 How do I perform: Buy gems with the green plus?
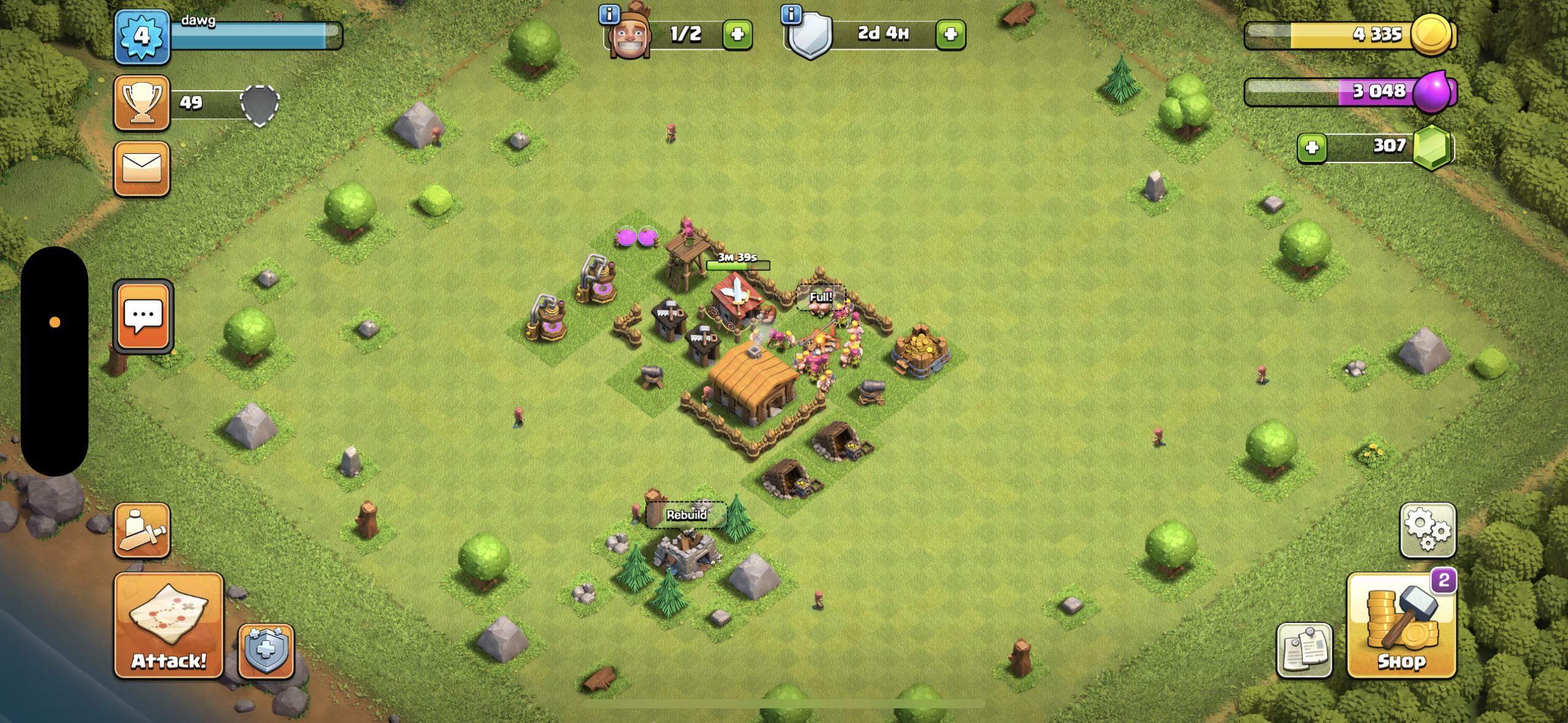click(x=1312, y=148)
